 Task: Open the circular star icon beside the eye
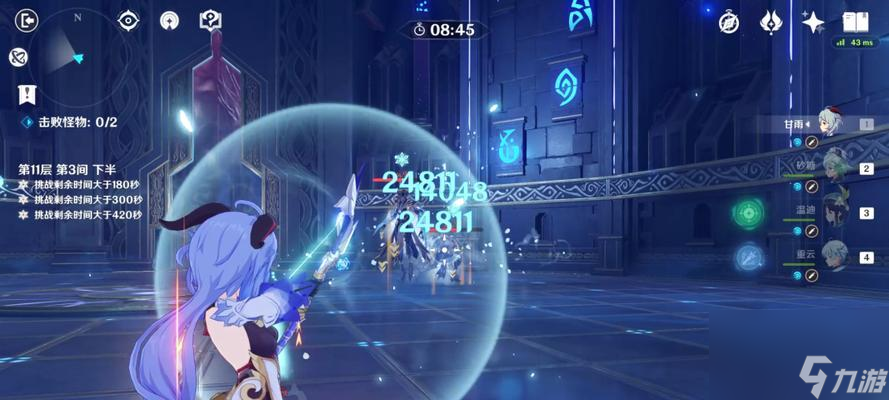point(169,20)
